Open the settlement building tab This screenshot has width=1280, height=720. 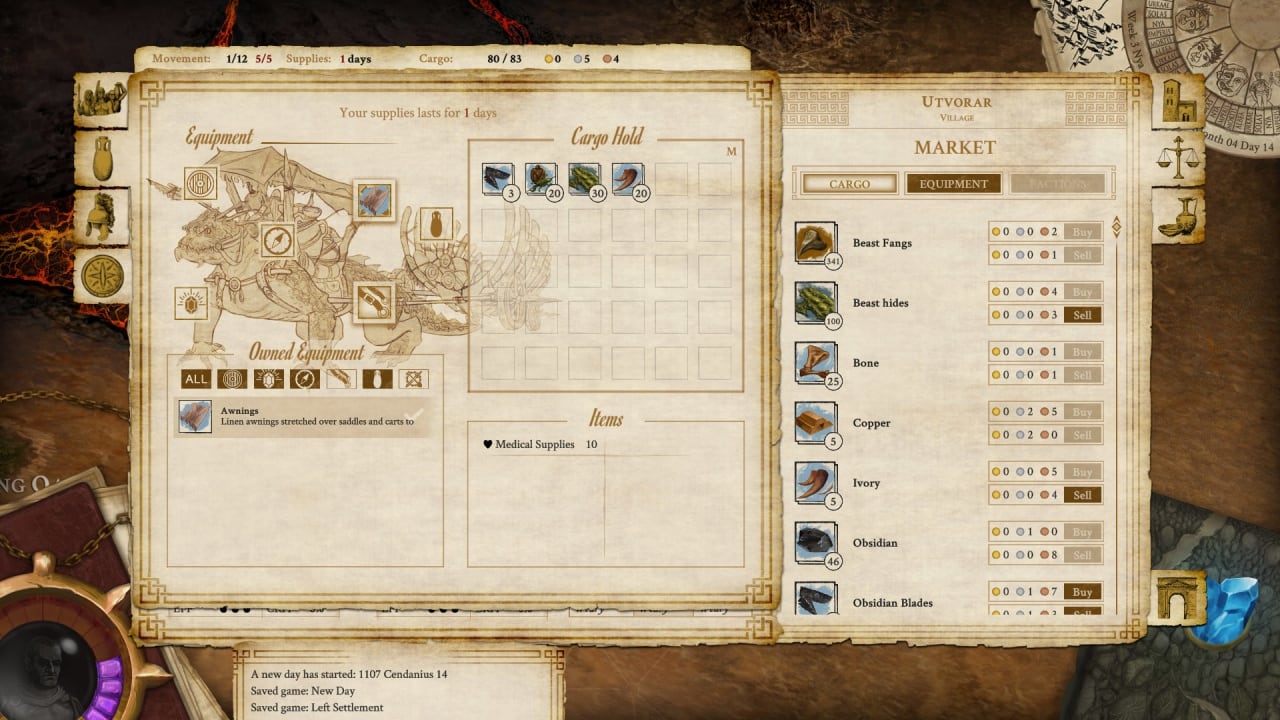(1178, 101)
